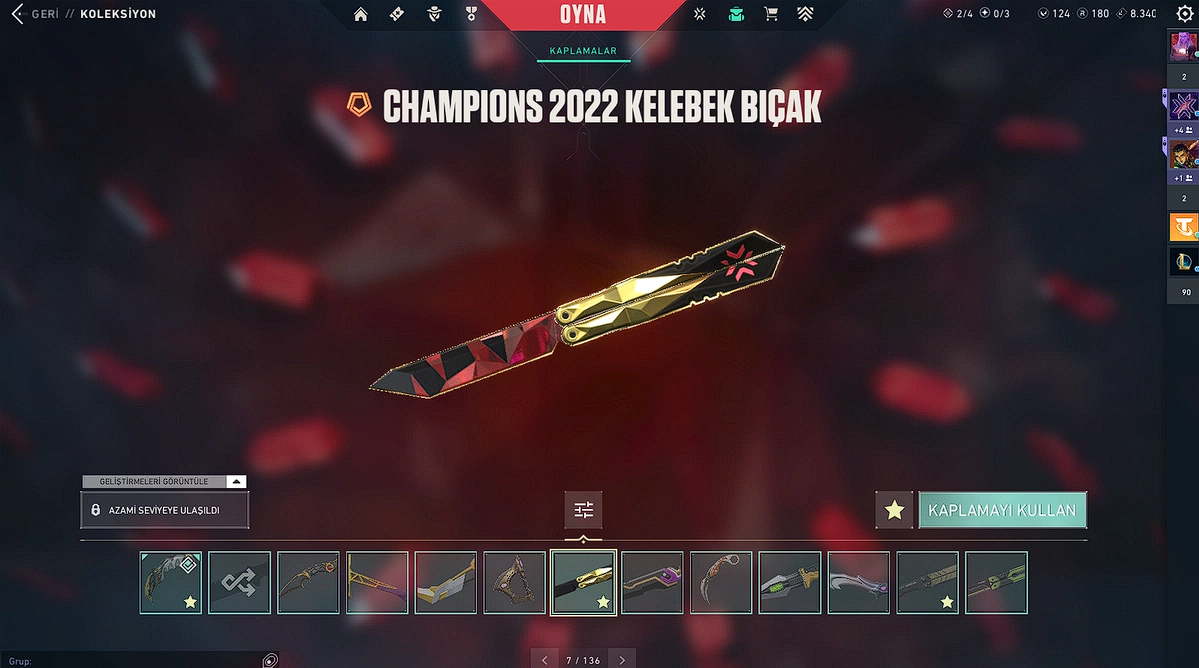Select the random shuffle skin tile
Viewport: 1199px width, 668px height.
(240, 582)
